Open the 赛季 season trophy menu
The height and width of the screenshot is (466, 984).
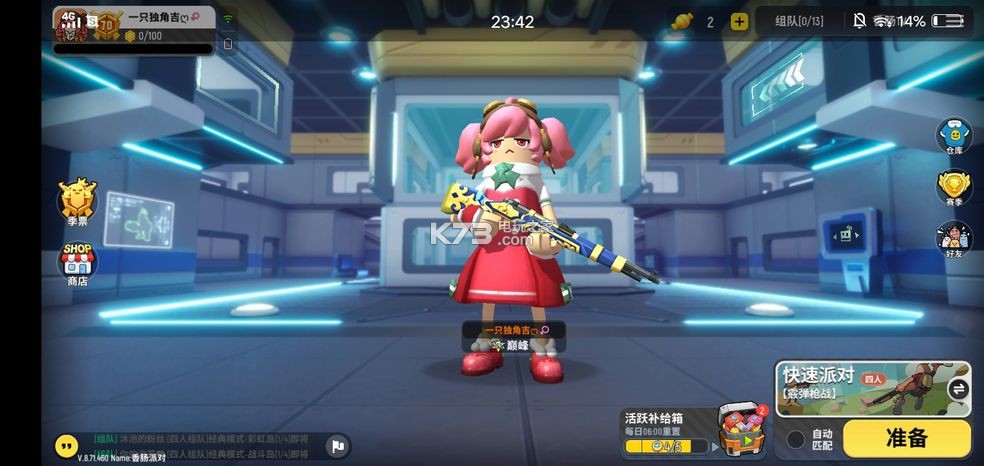point(954,189)
